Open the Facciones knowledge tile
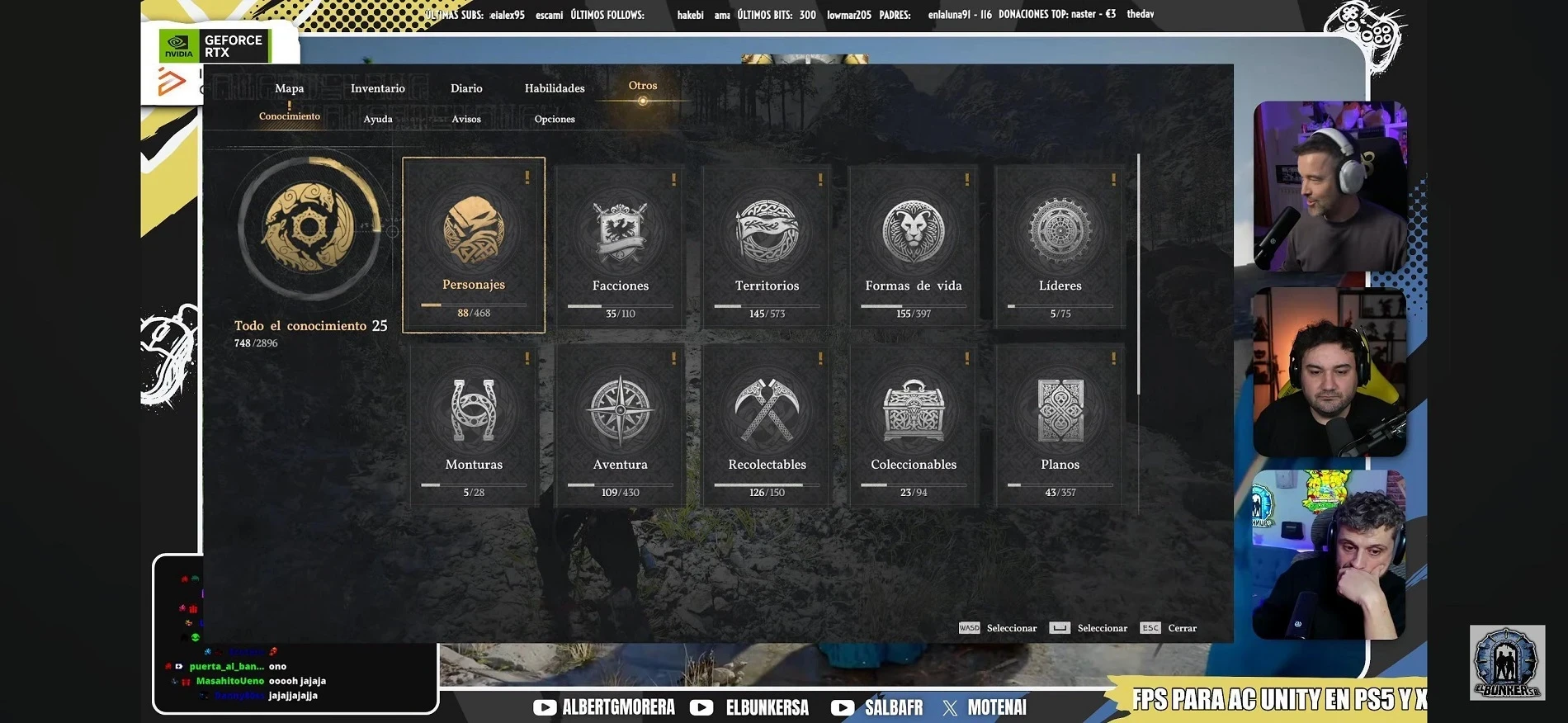1568x723 pixels. tap(621, 246)
